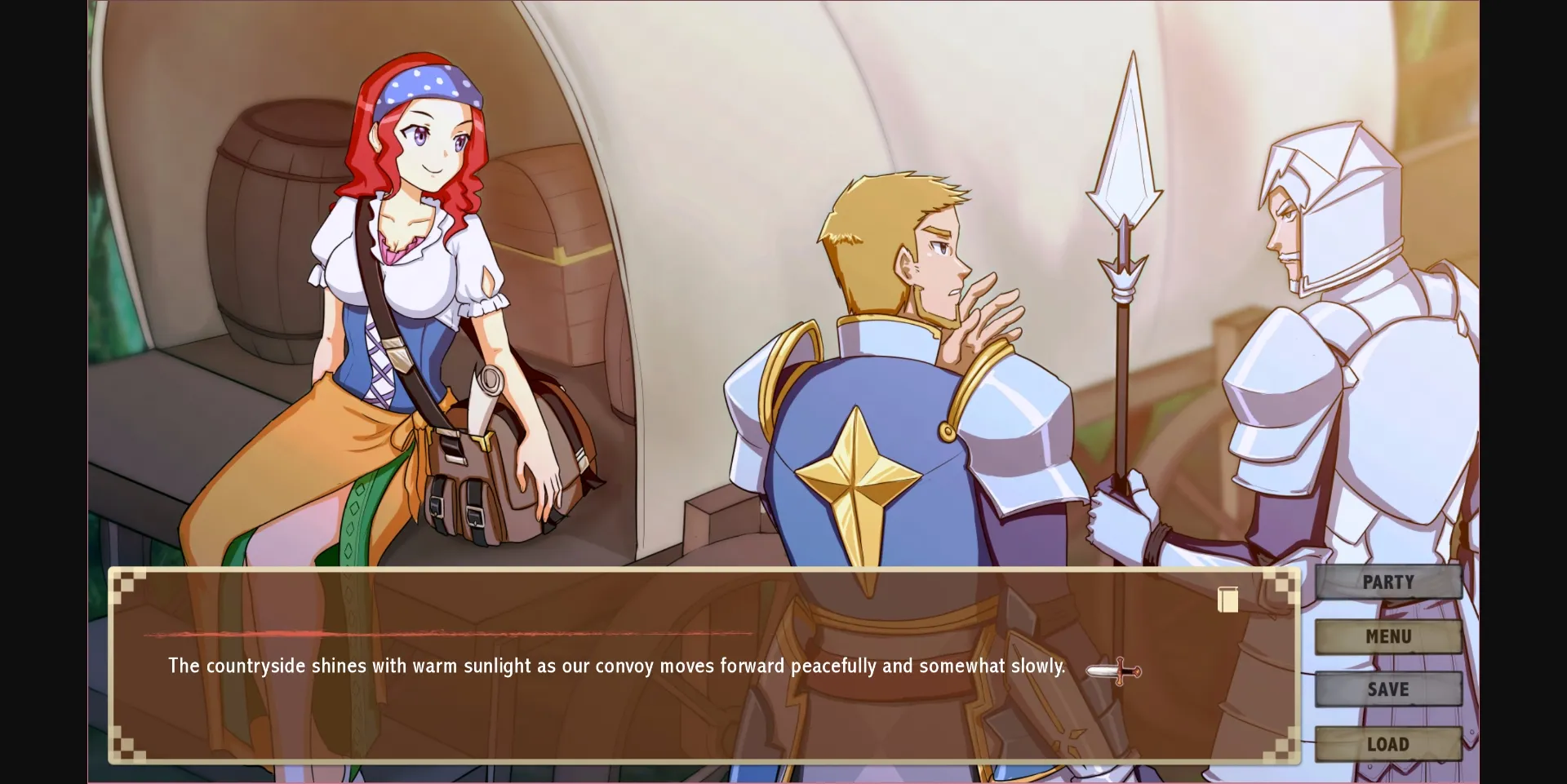
Task: Click the narration text to advance dialogue
Action: (615, 666)
